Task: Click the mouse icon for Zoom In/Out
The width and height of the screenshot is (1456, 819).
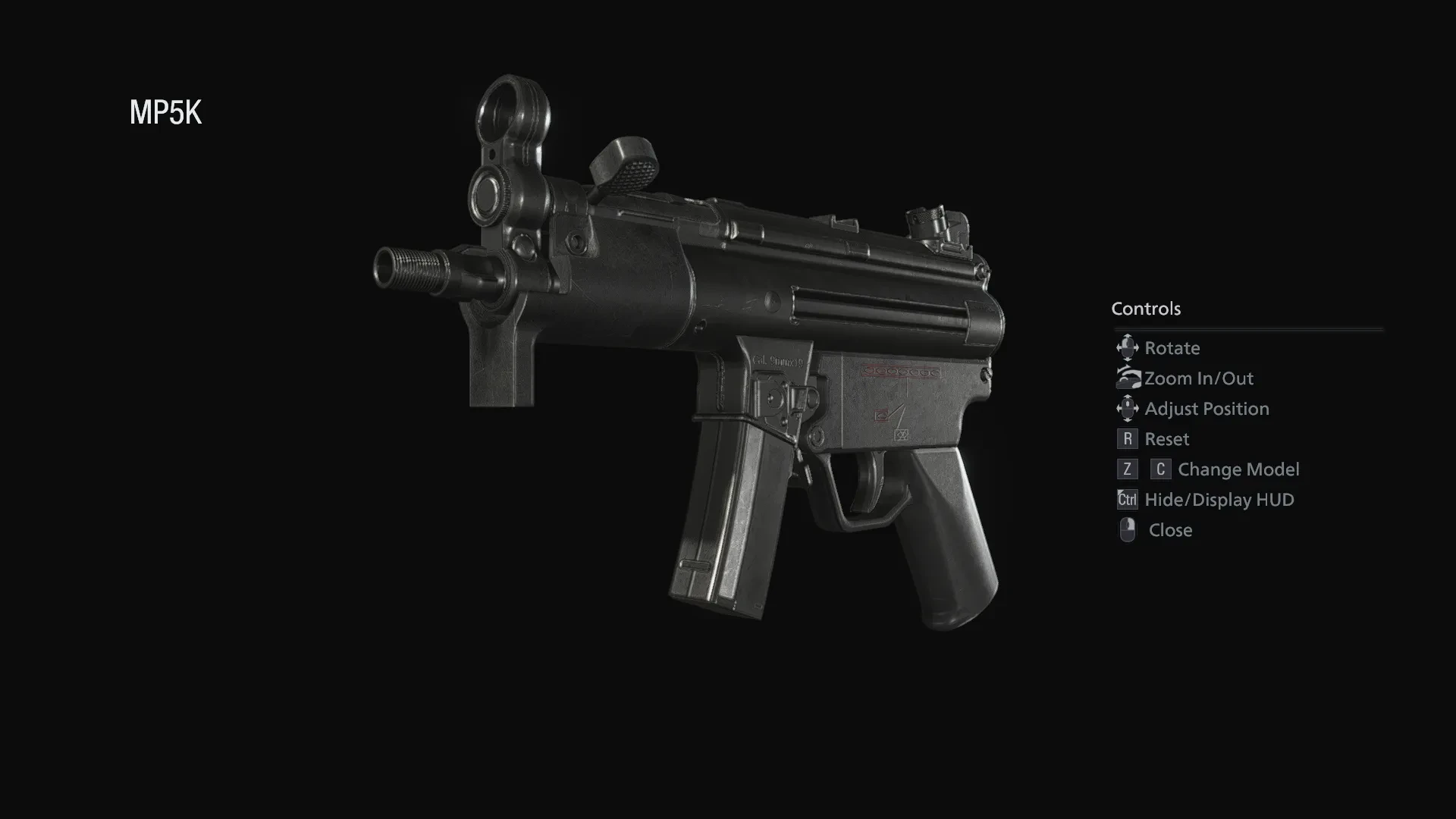Action: (x=1128, y=378)
